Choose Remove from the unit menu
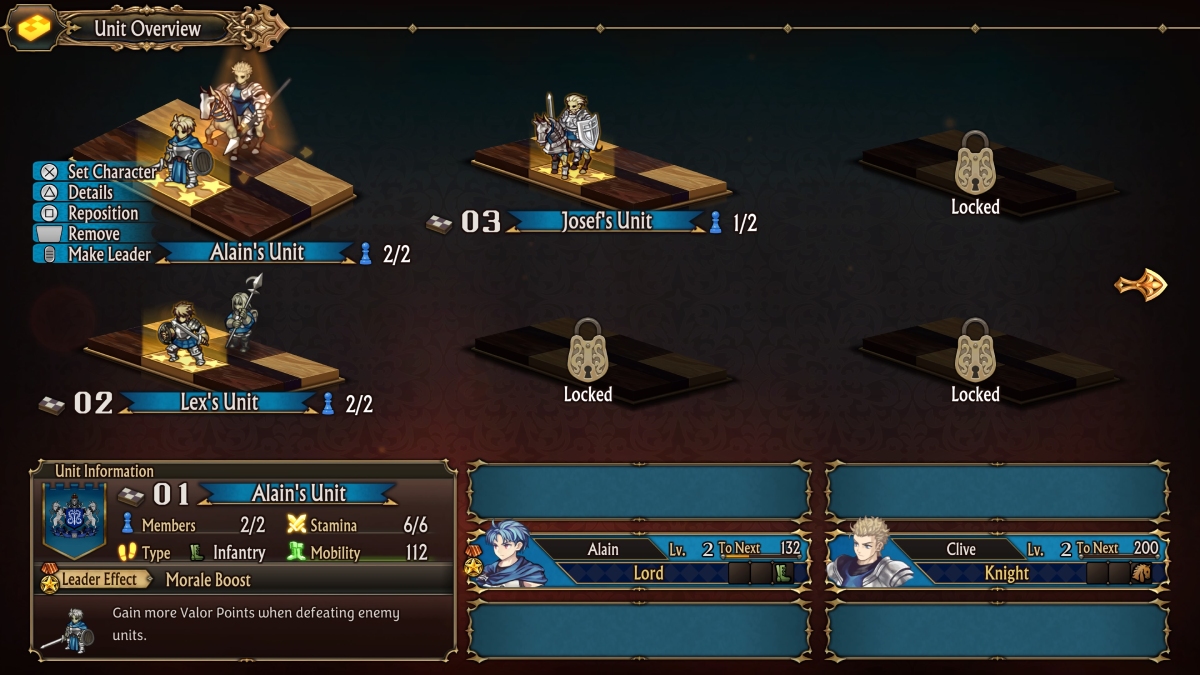 (93, 234)
